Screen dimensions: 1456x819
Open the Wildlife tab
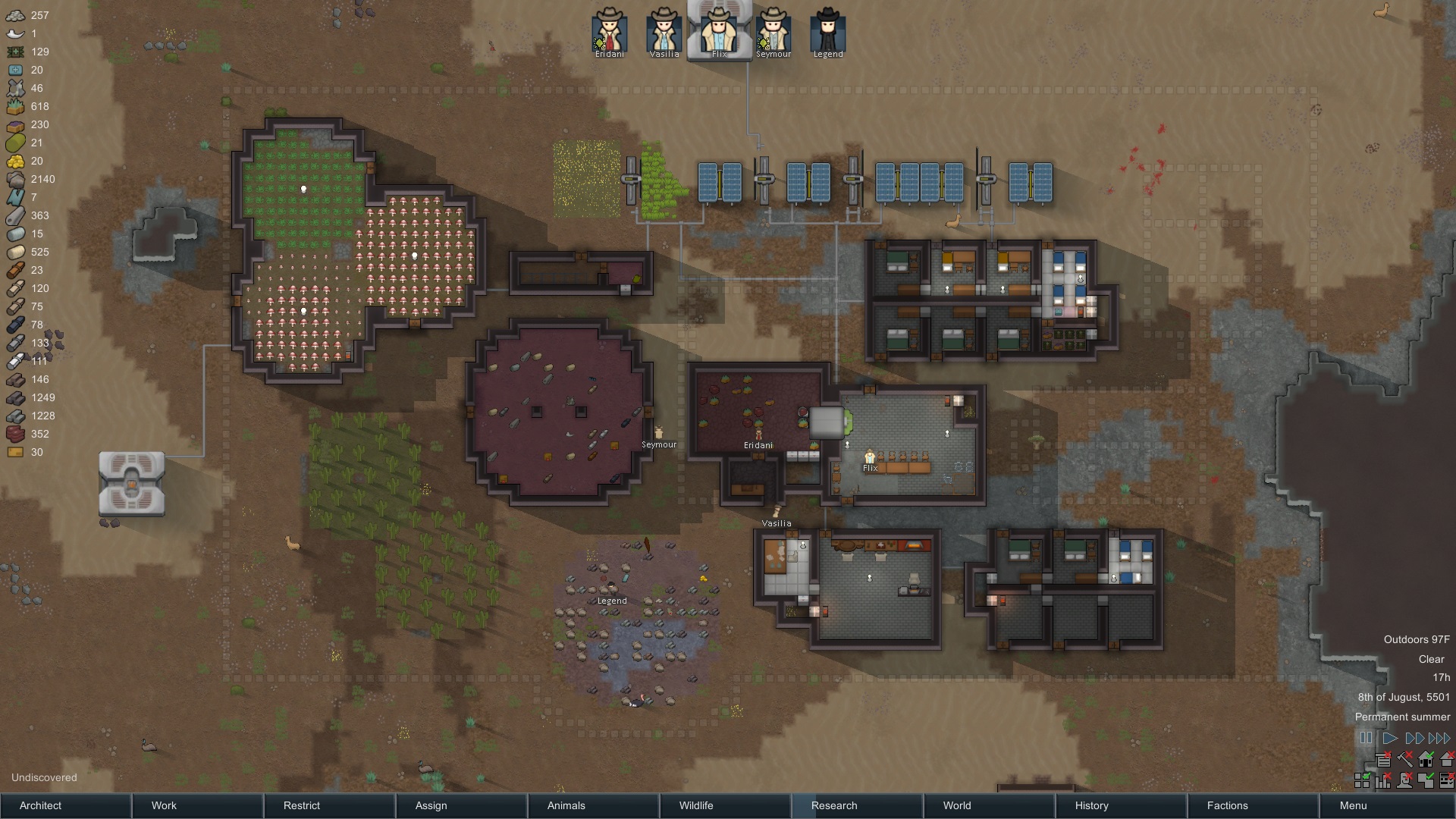[725, 805]
